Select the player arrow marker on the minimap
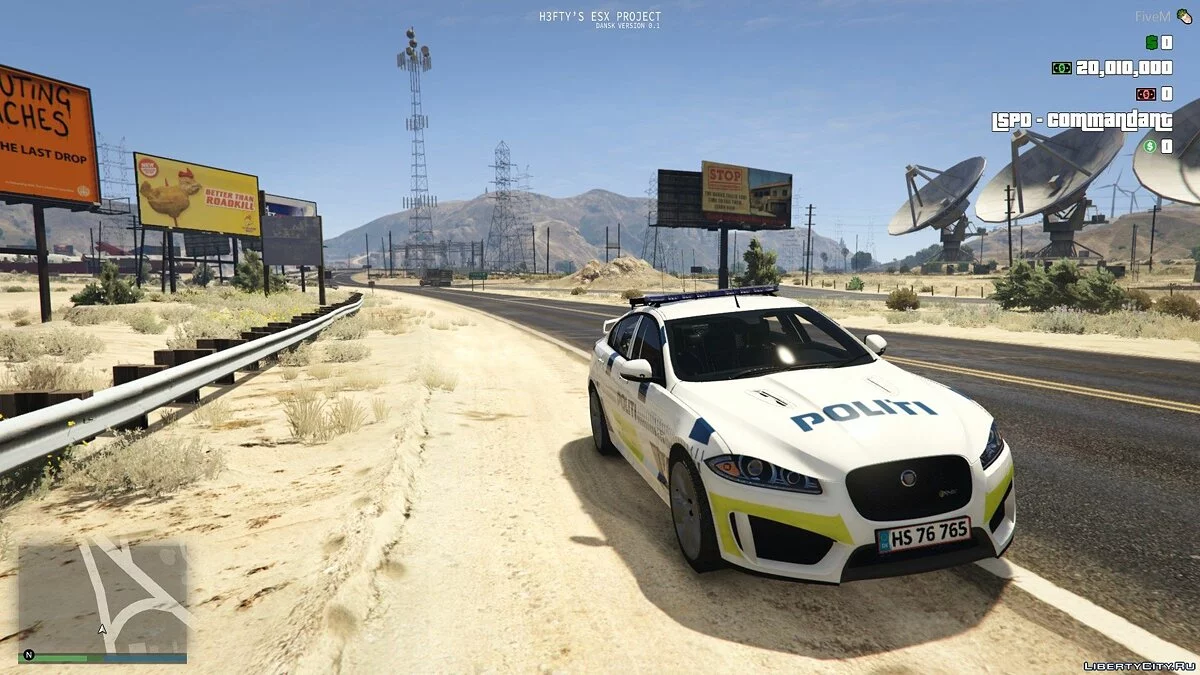Viewport: 1200px width, 675px height. (x=102, y=630)
